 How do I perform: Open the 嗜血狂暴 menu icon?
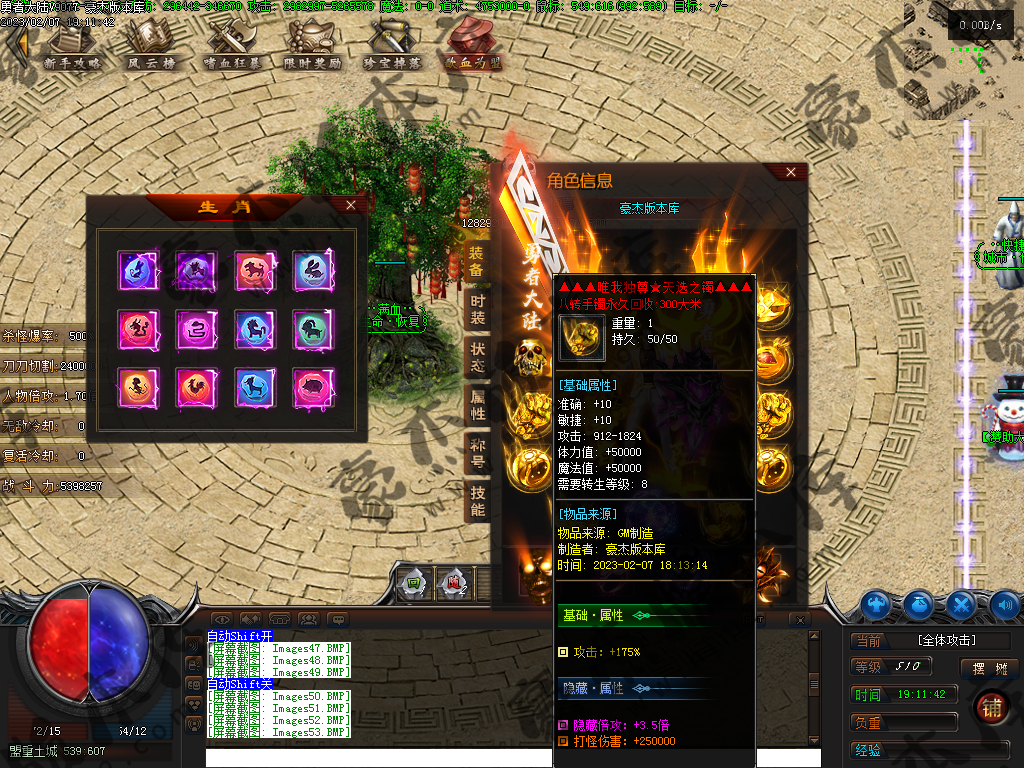coord(232,43)
